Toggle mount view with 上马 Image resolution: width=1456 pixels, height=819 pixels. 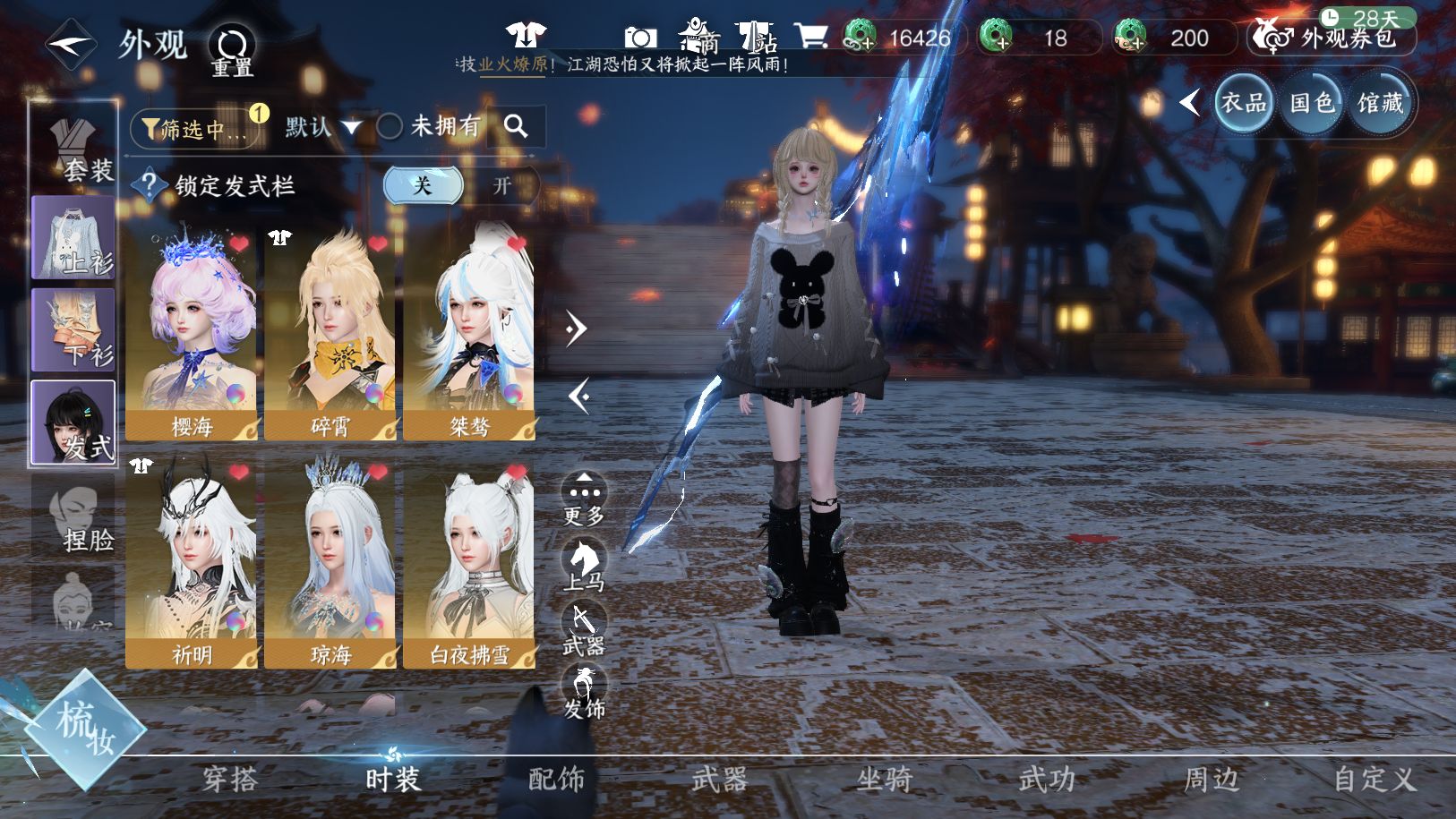click(584, 564)
